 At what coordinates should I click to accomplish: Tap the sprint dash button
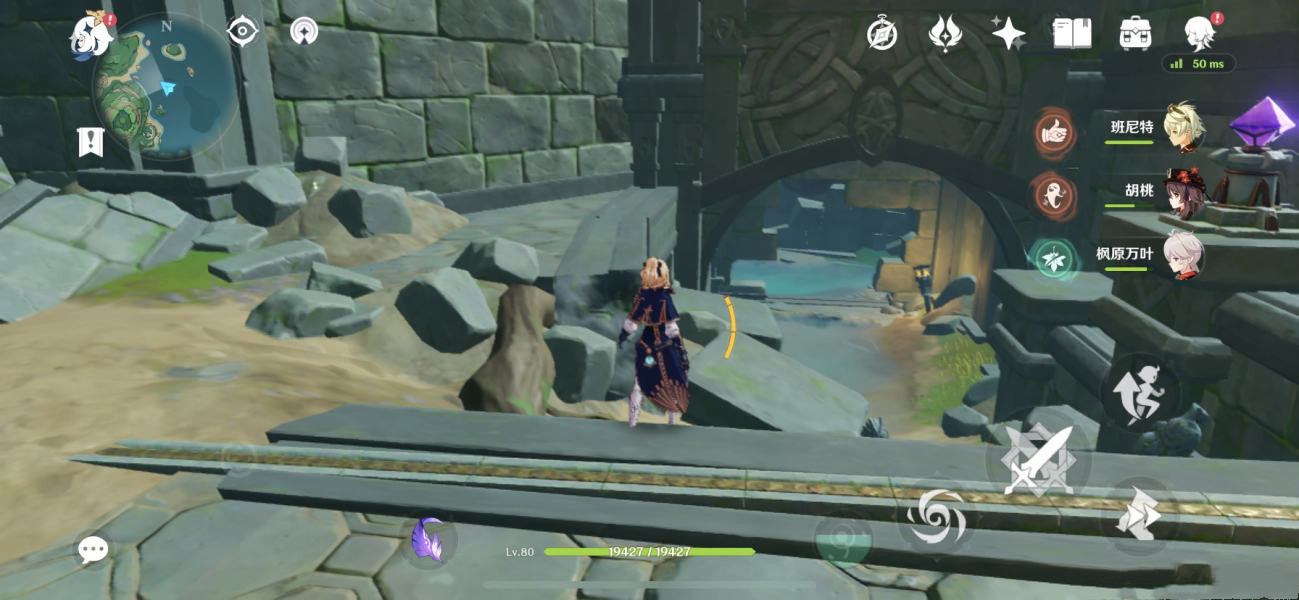[x=1140, y=517]
